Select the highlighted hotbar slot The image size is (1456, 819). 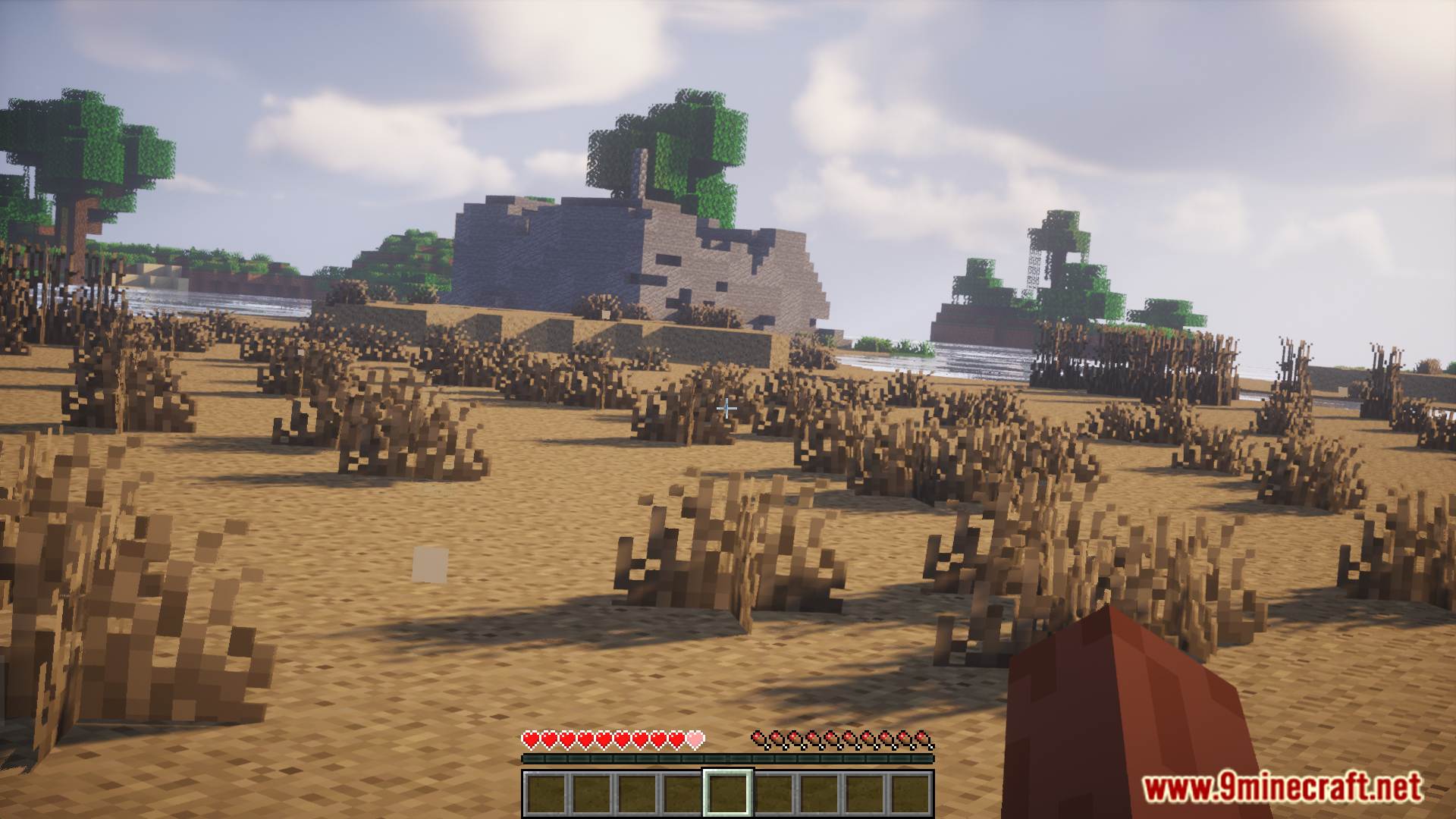click(x=728, y=793)
